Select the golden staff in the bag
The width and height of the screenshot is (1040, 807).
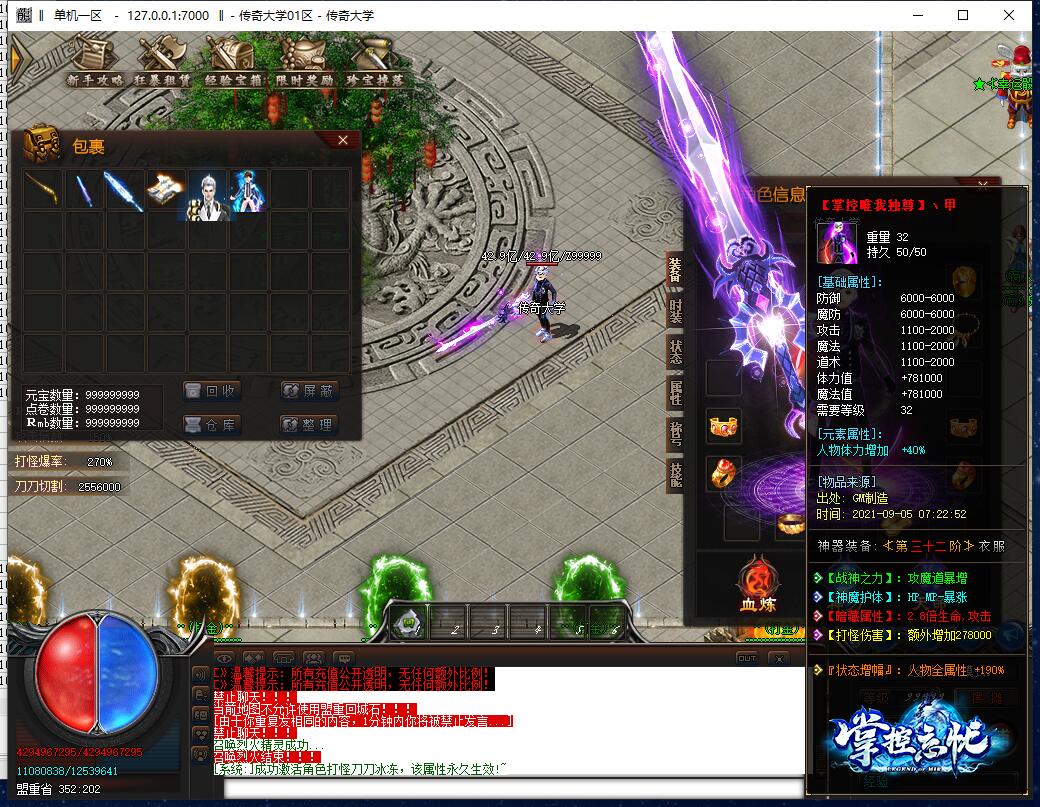pos(43,189)
